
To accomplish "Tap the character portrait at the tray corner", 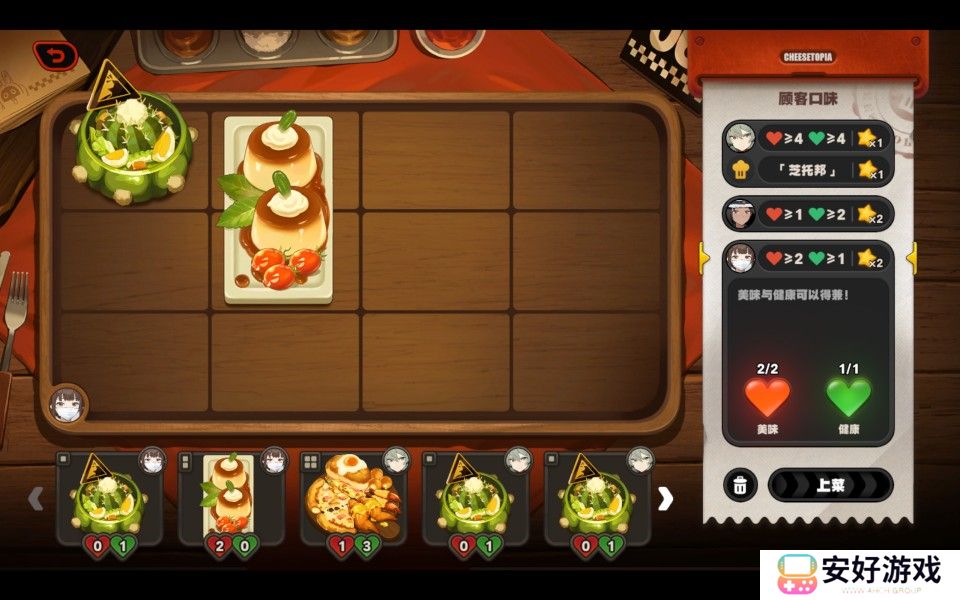I will pos(66,404).
